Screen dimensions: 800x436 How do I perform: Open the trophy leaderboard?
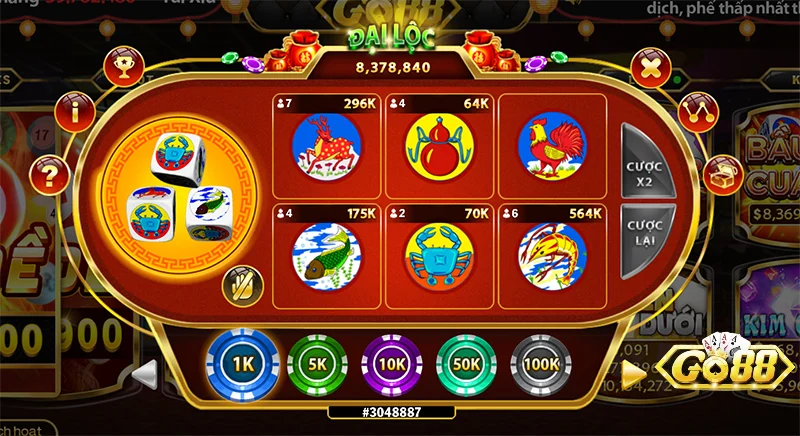tap(125, 68)
